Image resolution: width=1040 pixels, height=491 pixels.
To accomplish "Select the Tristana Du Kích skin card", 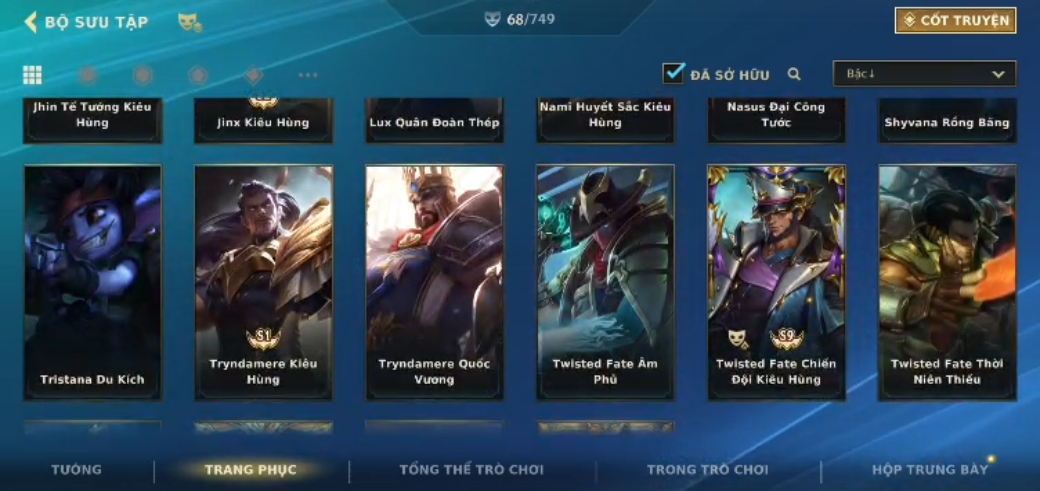I will coord(92,282).
